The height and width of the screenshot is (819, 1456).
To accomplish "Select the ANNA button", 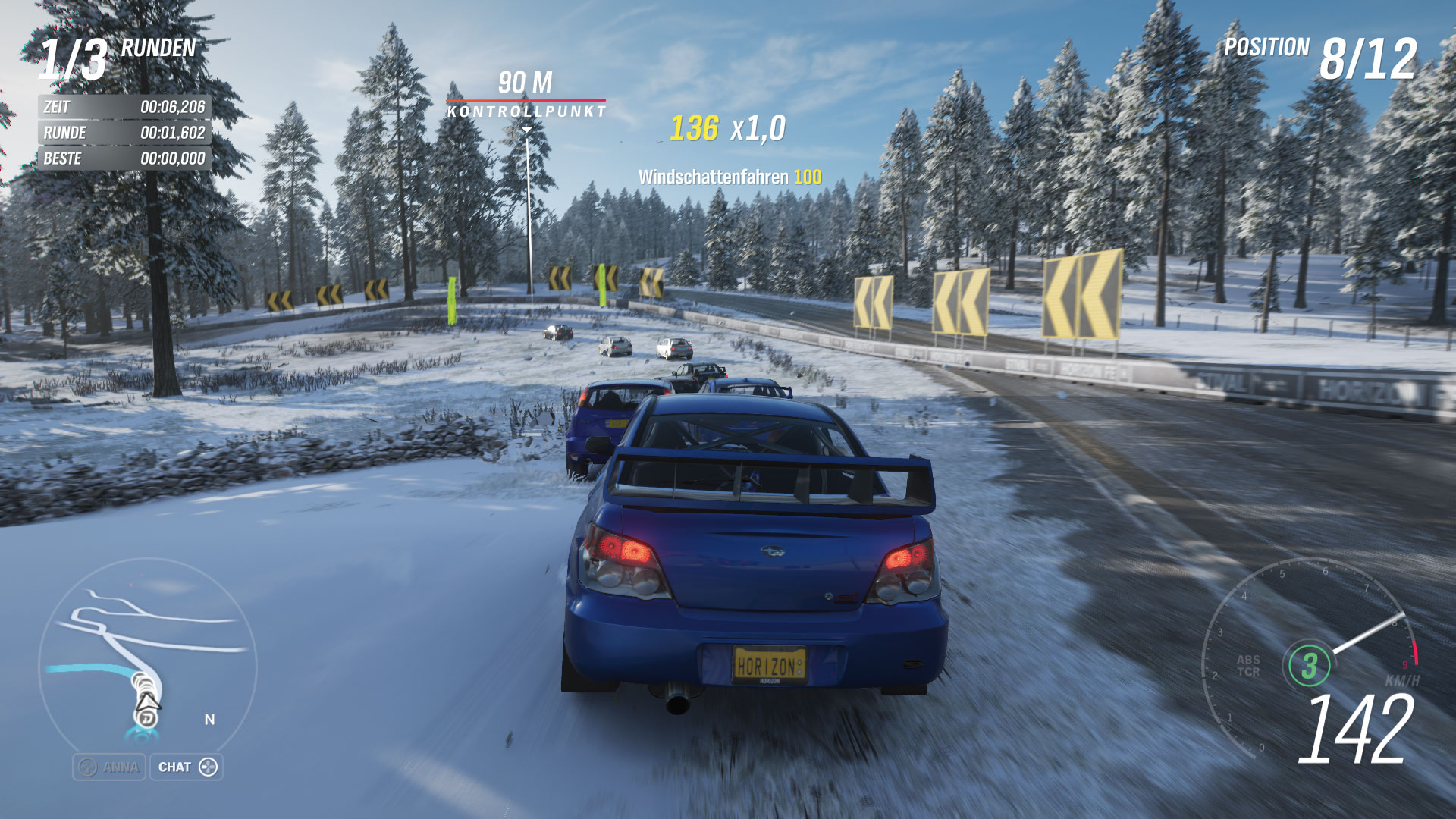I will click(109, 767).
